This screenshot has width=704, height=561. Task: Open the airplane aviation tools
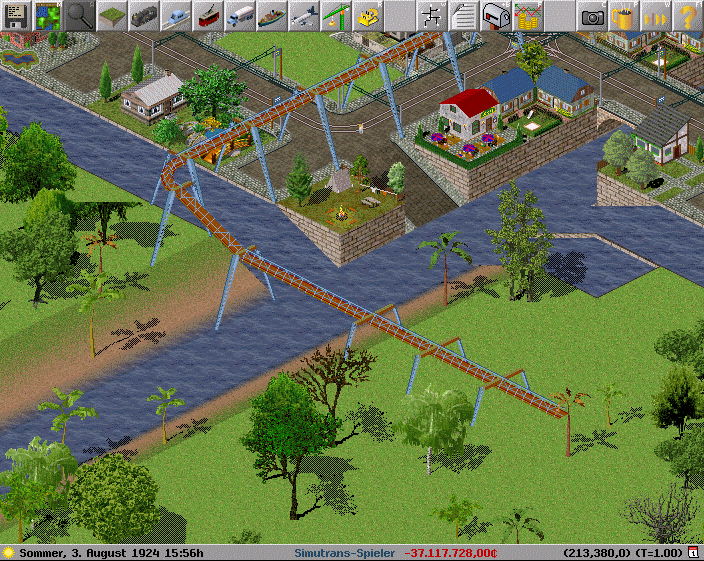click(304, 15)
